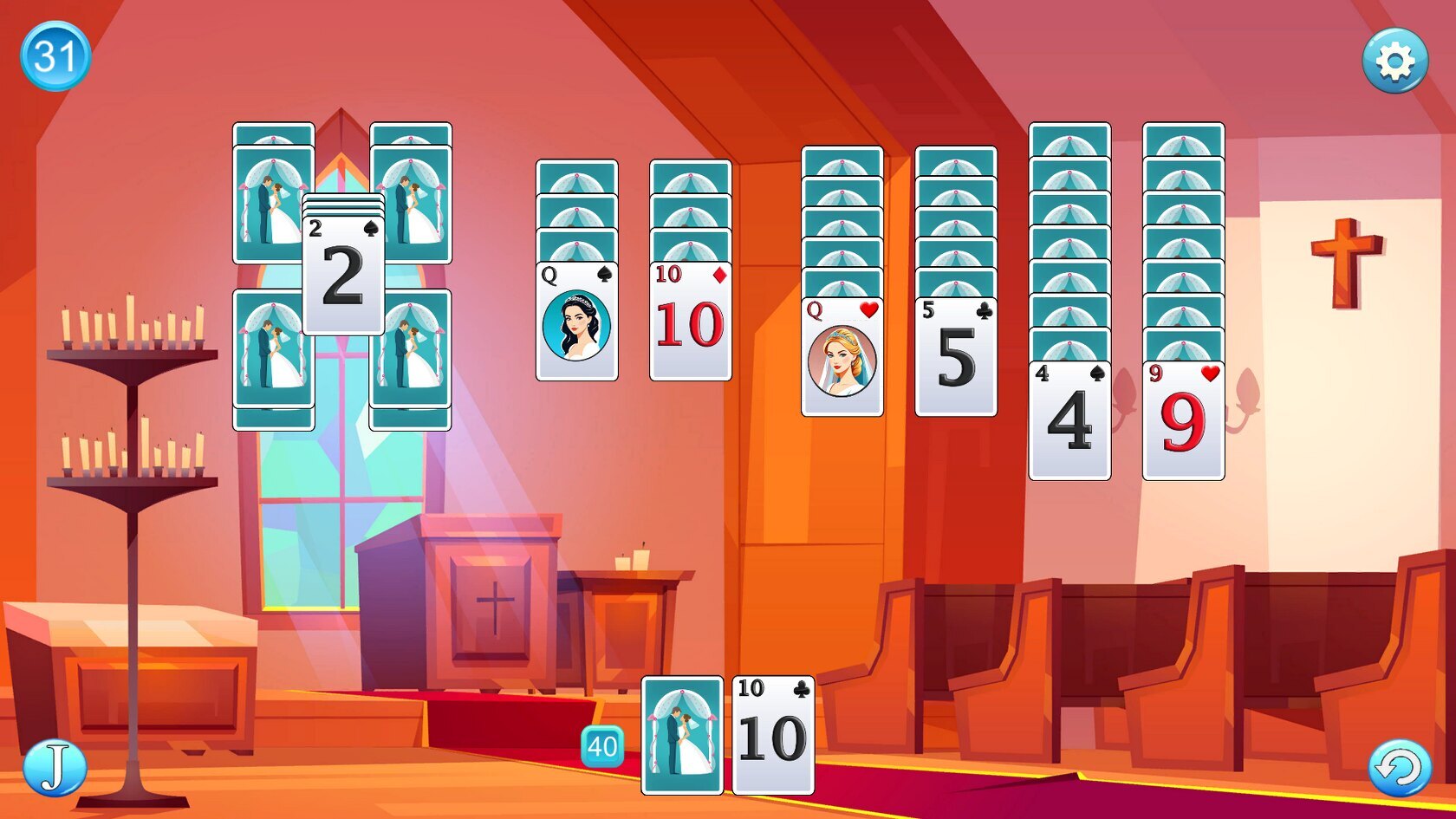The width and height of the screenshot is (1456, 819).
Task: Select the queen of hearts card
Action: 842,357
